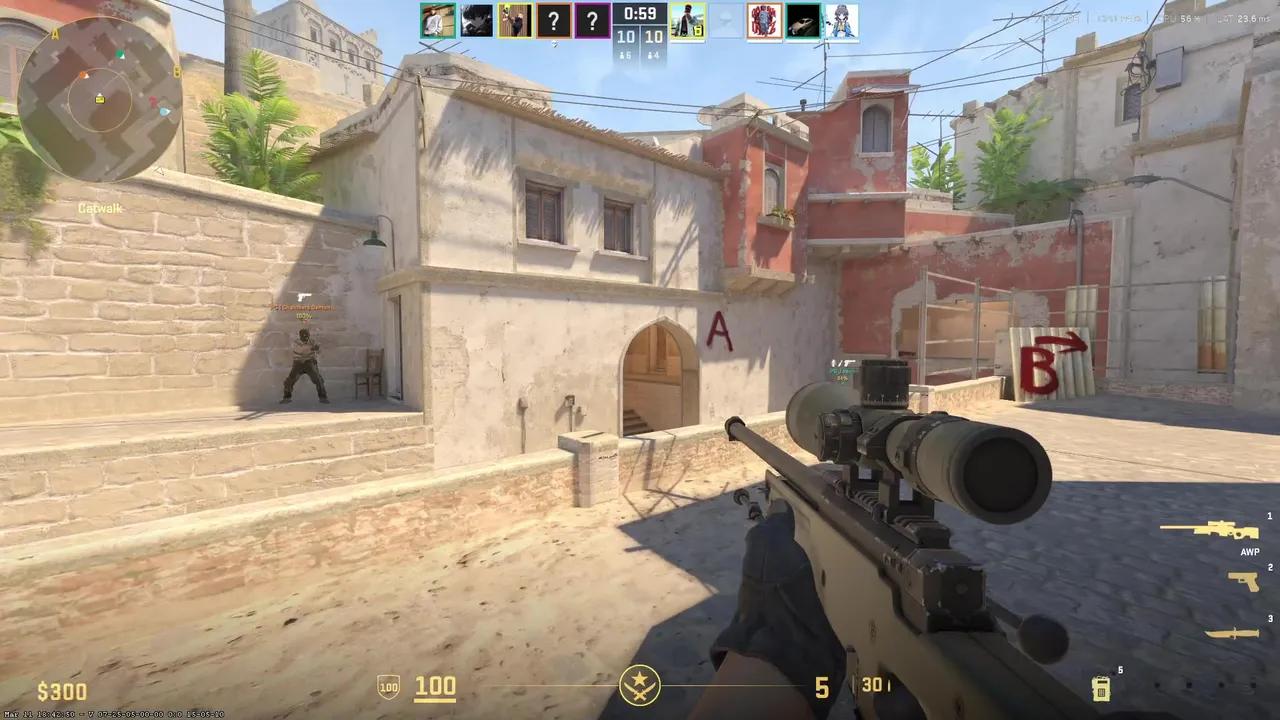Select the question-mark avatar on the left team
Screen dimensions: 1280x720
tap(554, 21)
